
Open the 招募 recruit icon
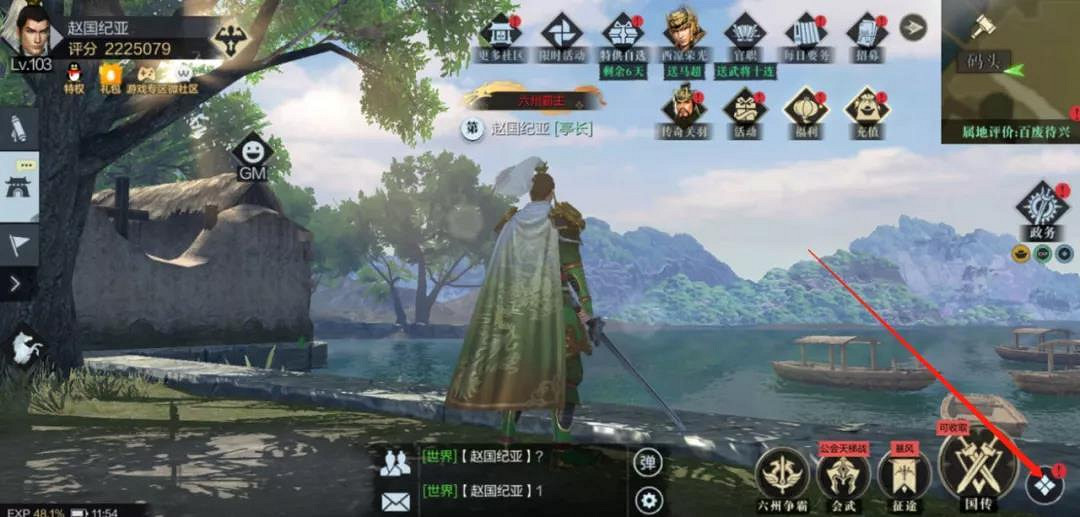click(x=866, y=32)
